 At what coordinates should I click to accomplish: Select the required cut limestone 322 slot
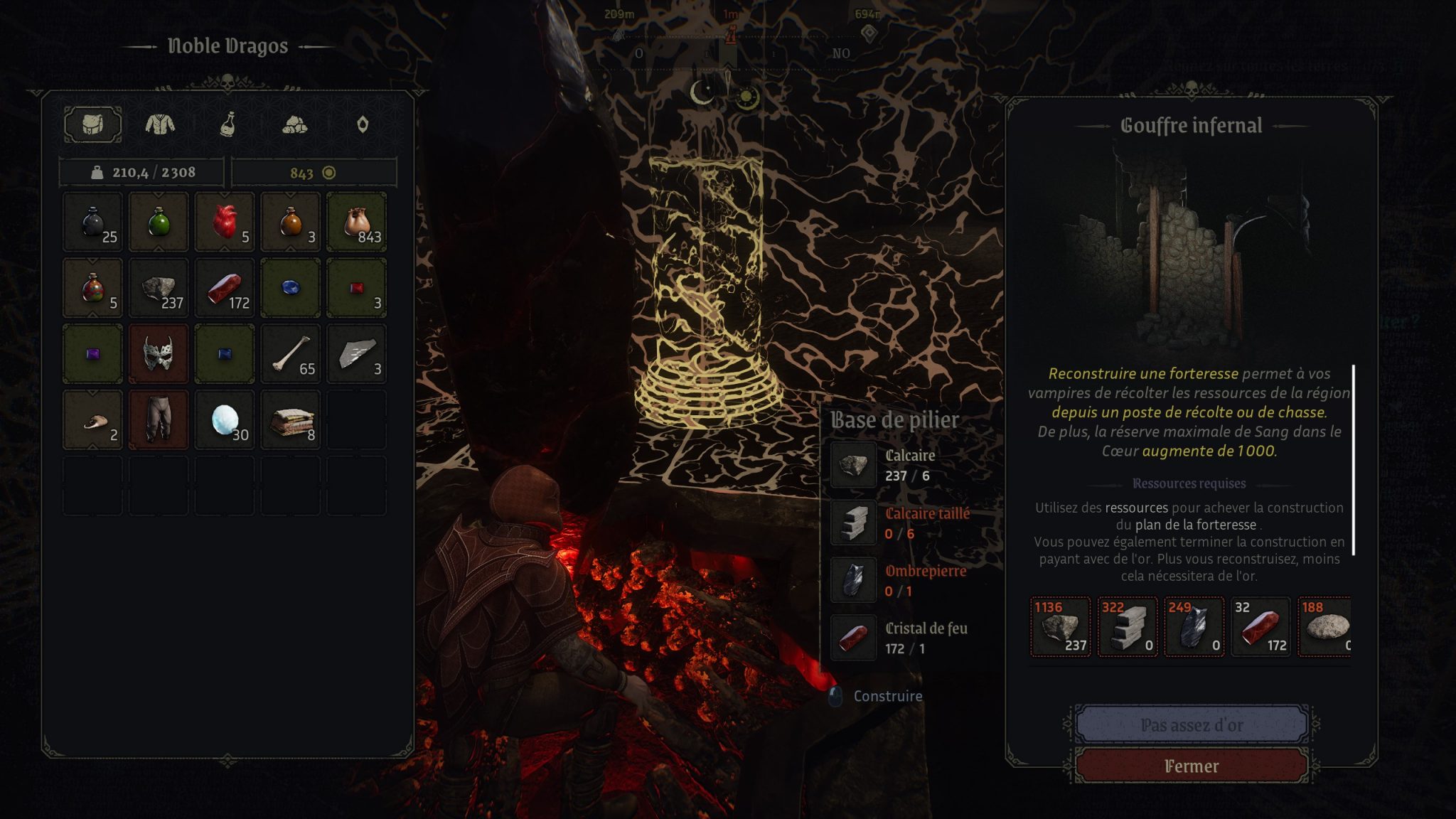(x=1128, y=626)
